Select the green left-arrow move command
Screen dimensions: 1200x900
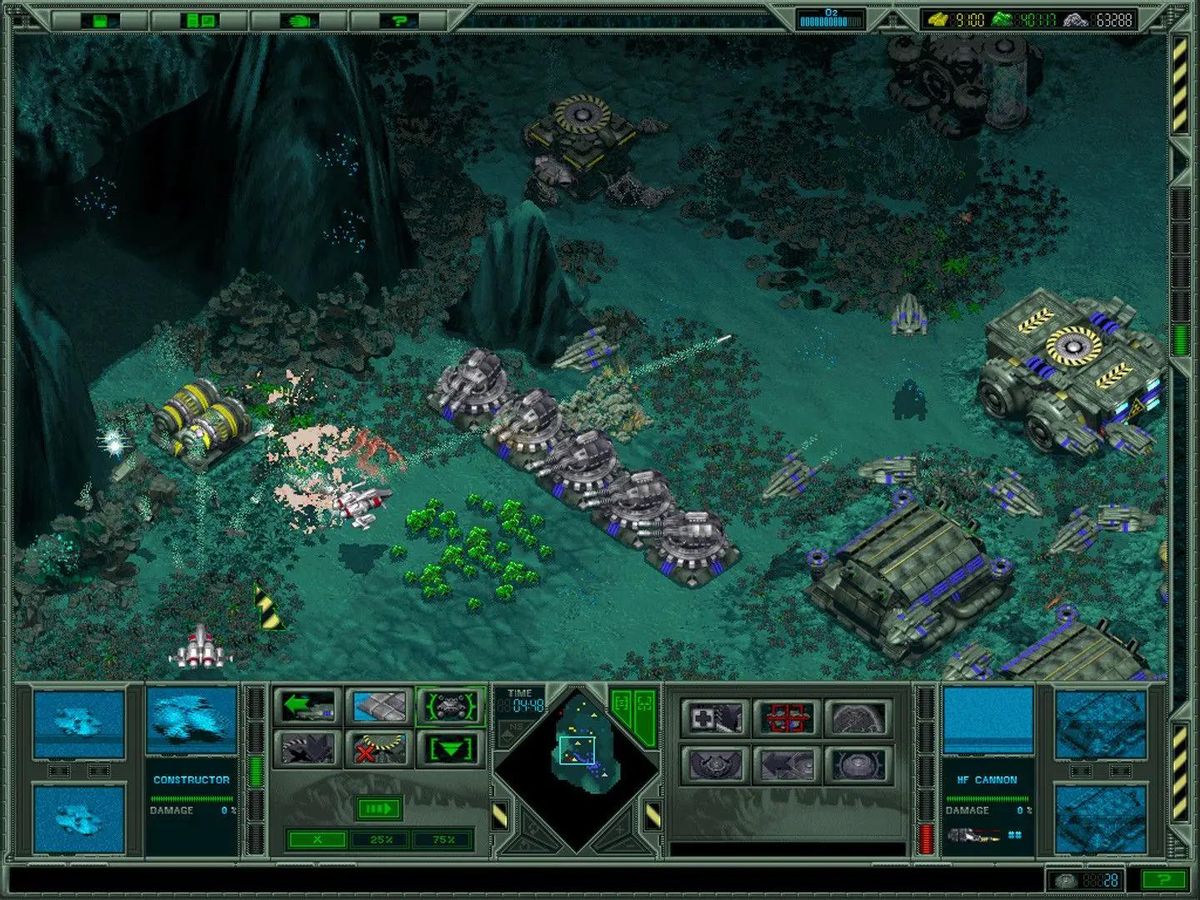[307, 706]
